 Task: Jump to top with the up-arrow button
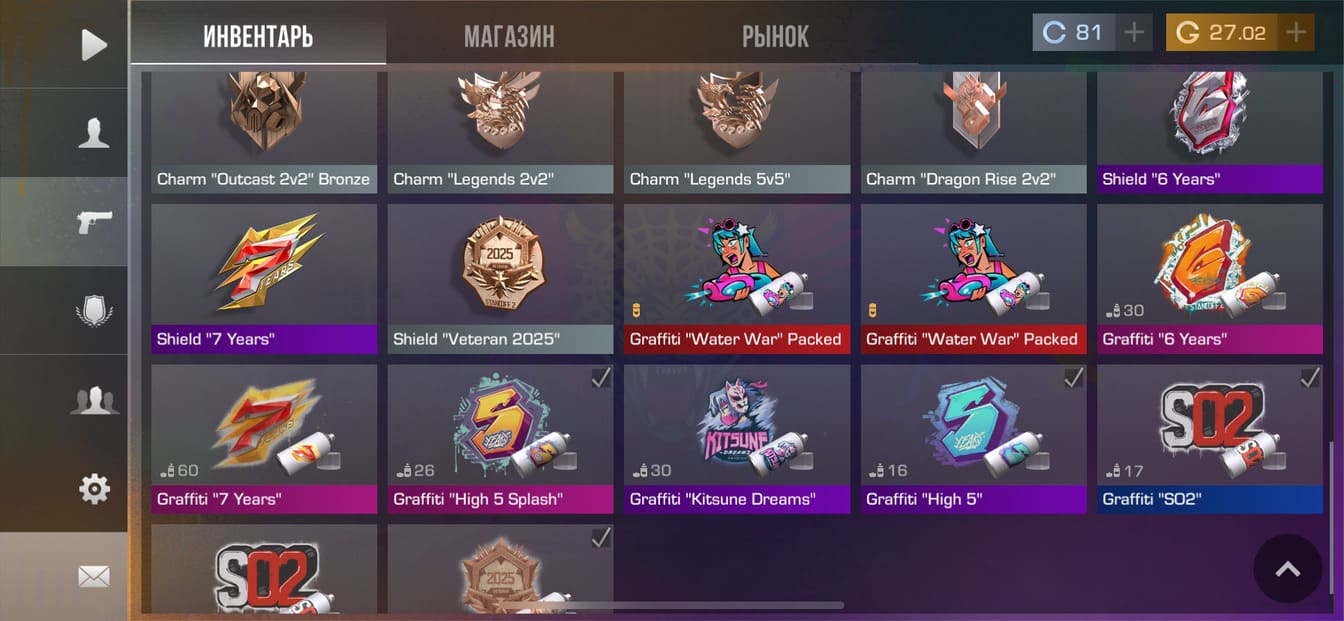click(1287, 569)
